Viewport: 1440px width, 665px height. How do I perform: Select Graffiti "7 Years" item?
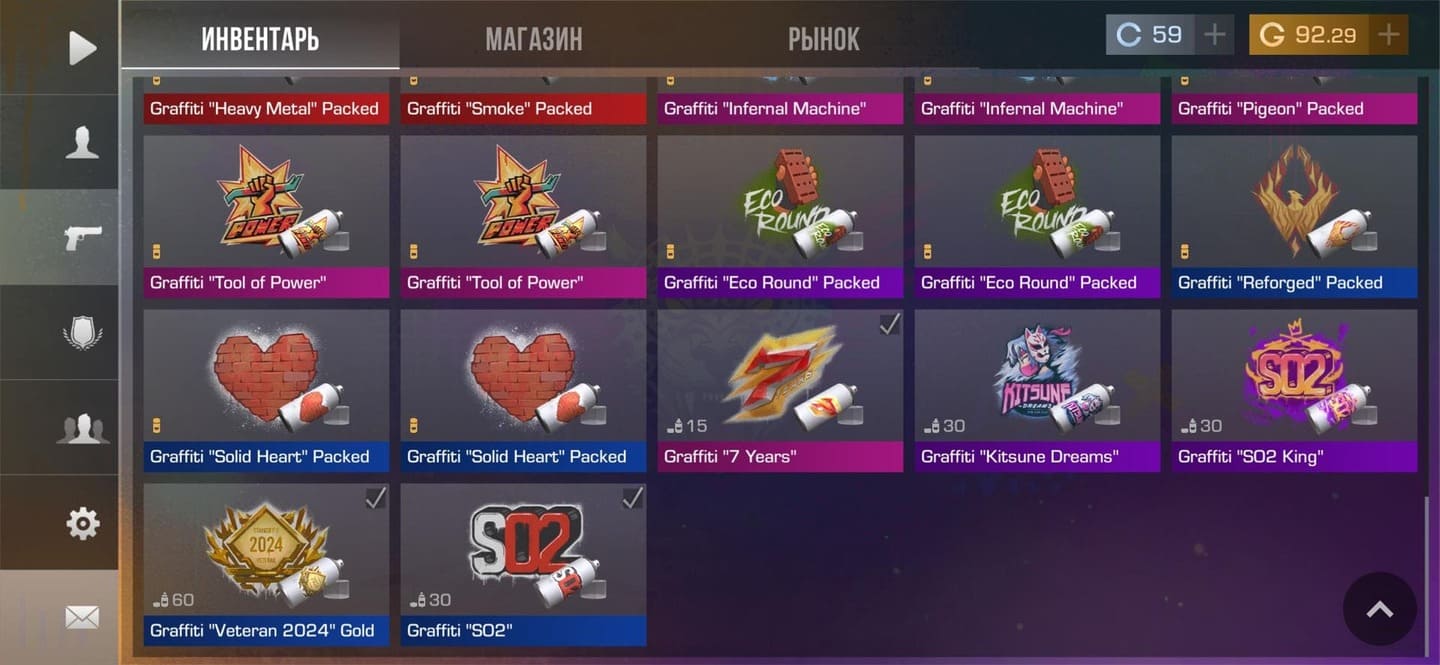[780, 390]
